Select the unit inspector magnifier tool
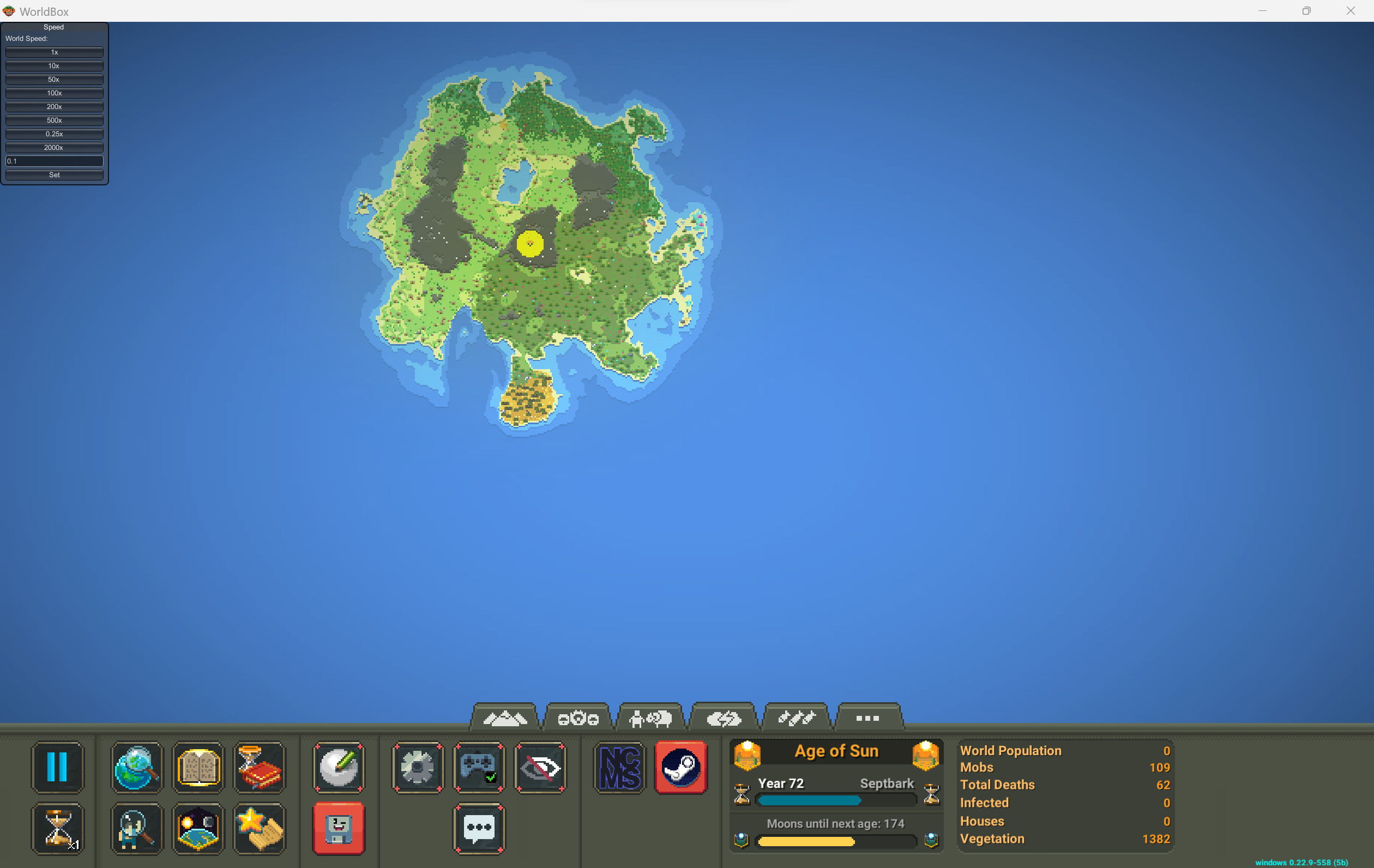Viewport: 1374px width, 868px height. (136, 829)
